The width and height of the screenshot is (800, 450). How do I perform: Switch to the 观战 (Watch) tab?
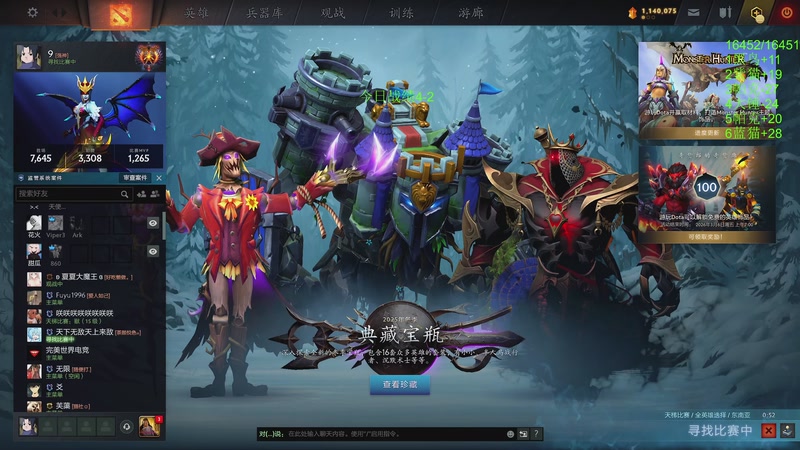tap(330, 13)
